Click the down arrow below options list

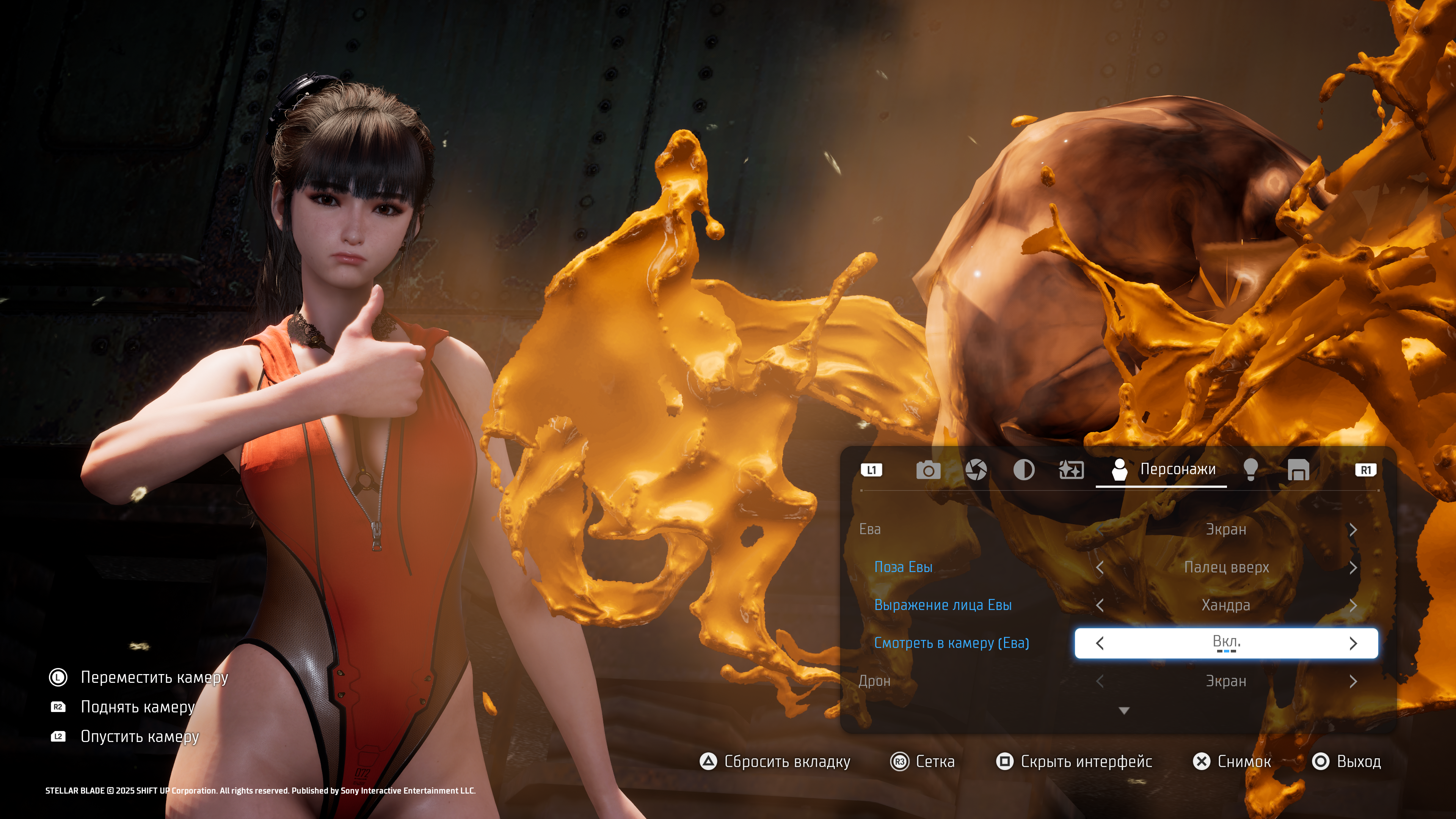(1124, 711)
